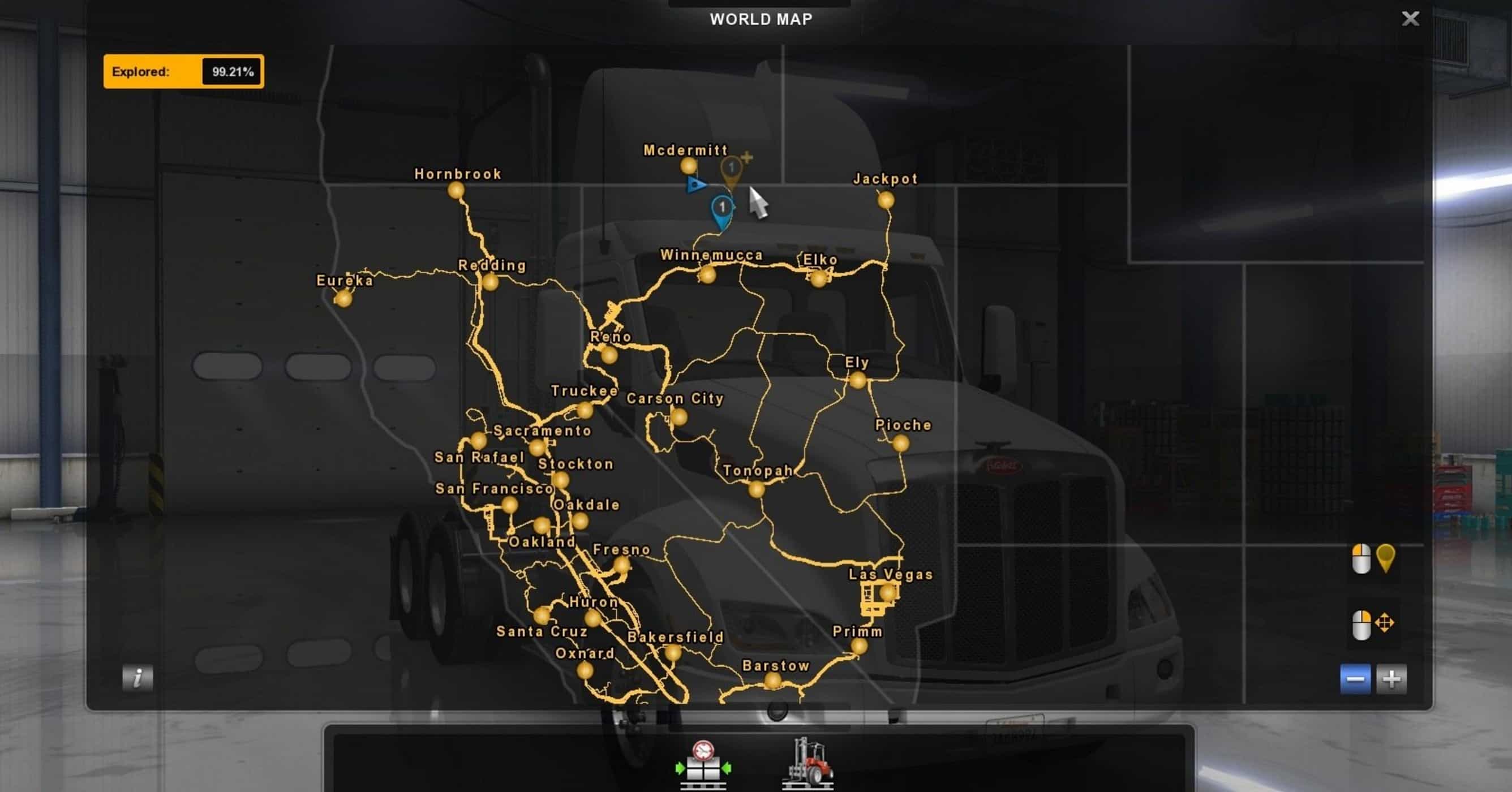
Task: Choose the Jackpot city marker
Action: coord(886,201)
